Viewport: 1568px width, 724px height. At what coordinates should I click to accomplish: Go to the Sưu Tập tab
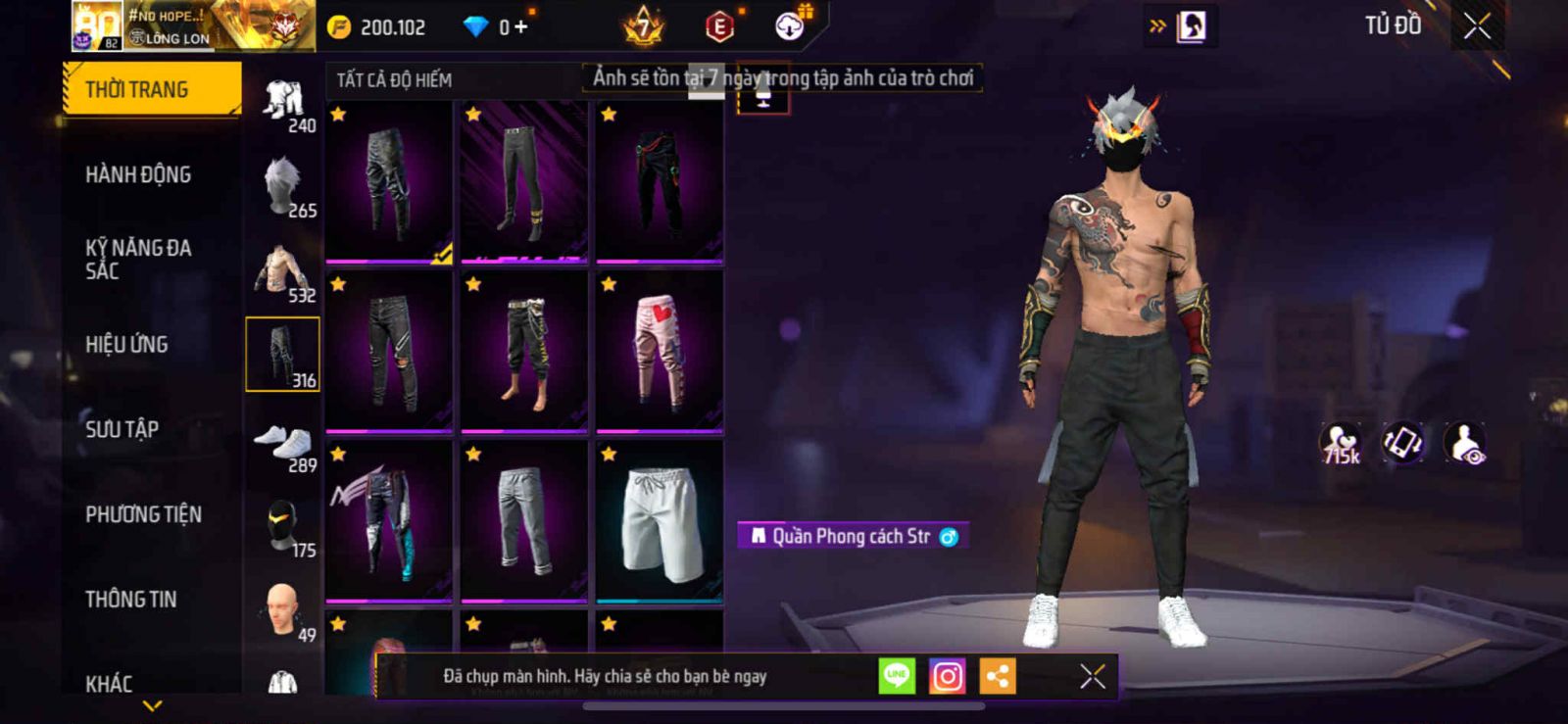[122, 429]
